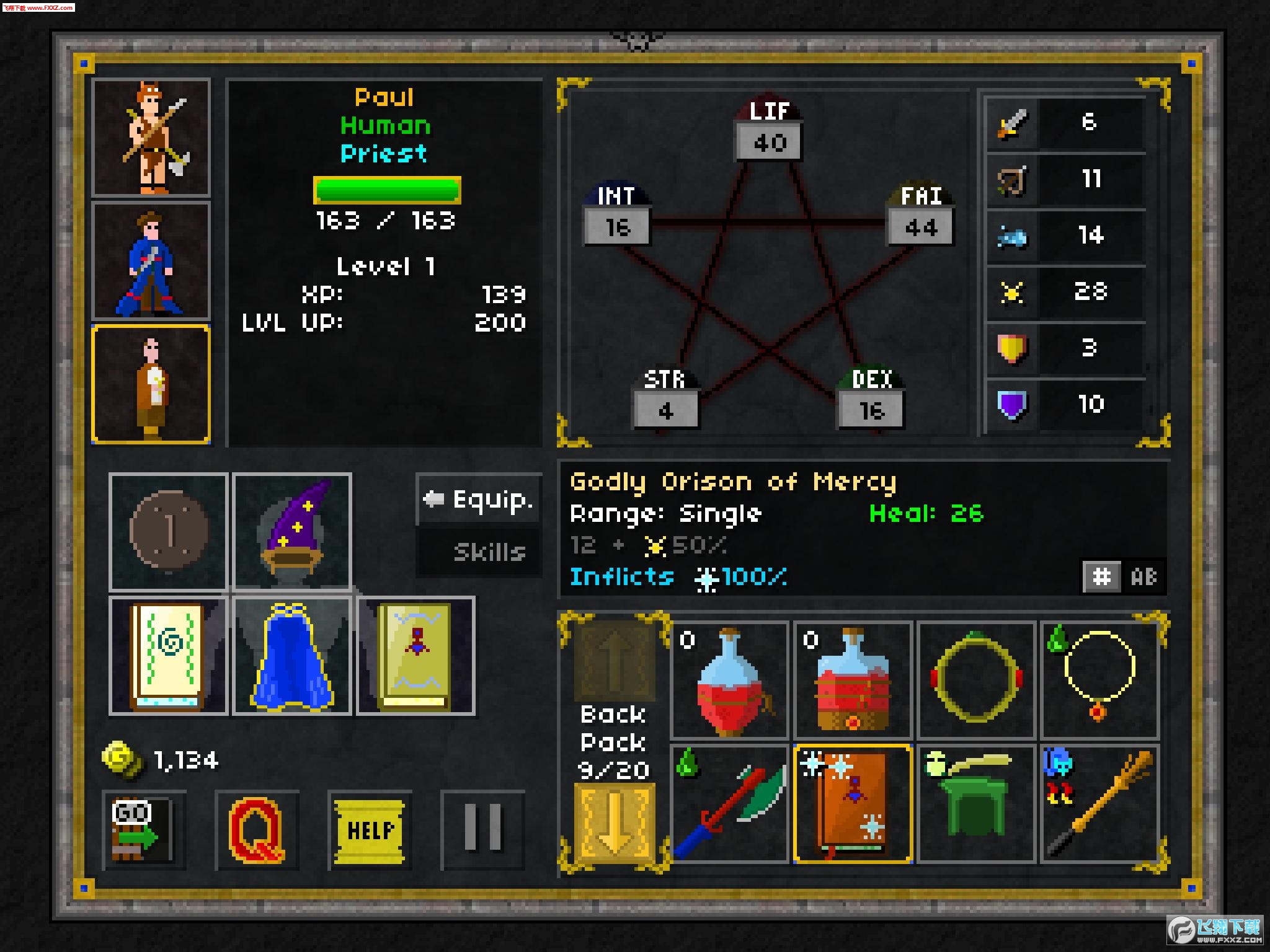Select the barbarian party member portrait
Viewport: 1270px width, 952px height.
tap(151, 138)
